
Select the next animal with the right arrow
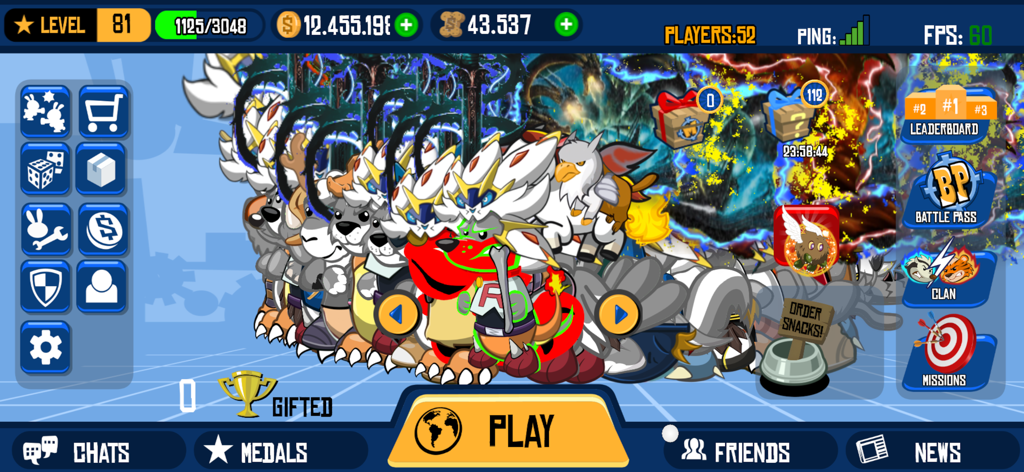tap(619, 314)
